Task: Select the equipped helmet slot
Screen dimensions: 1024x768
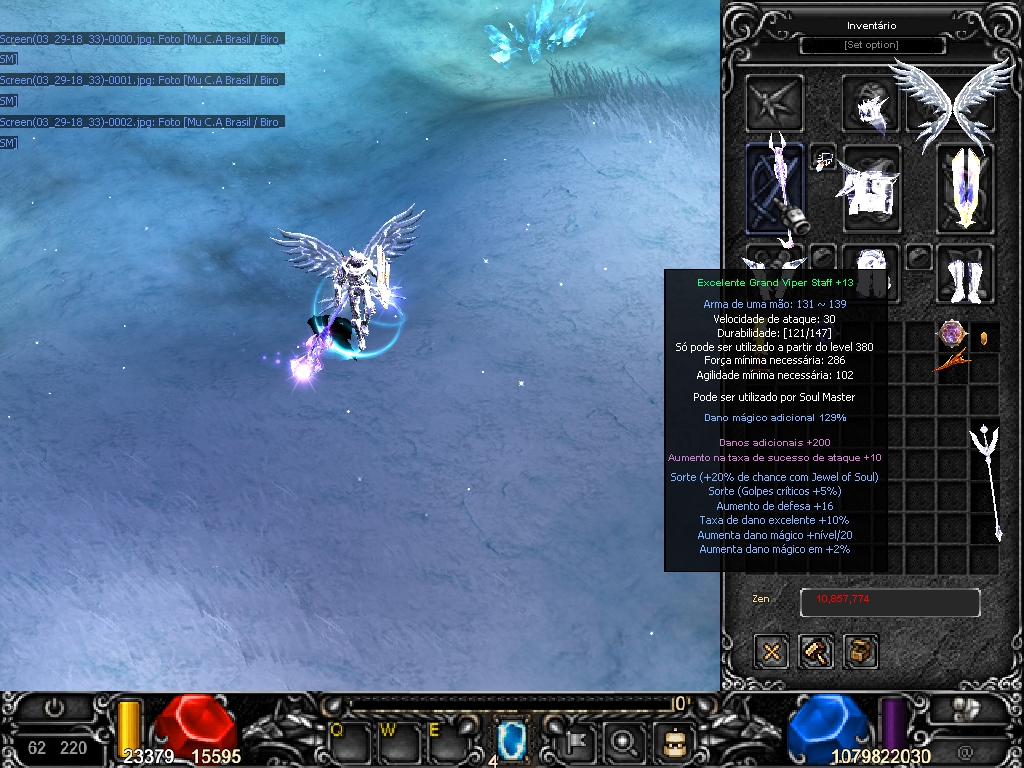Action: pyautogui.click(x=870, y=104)
